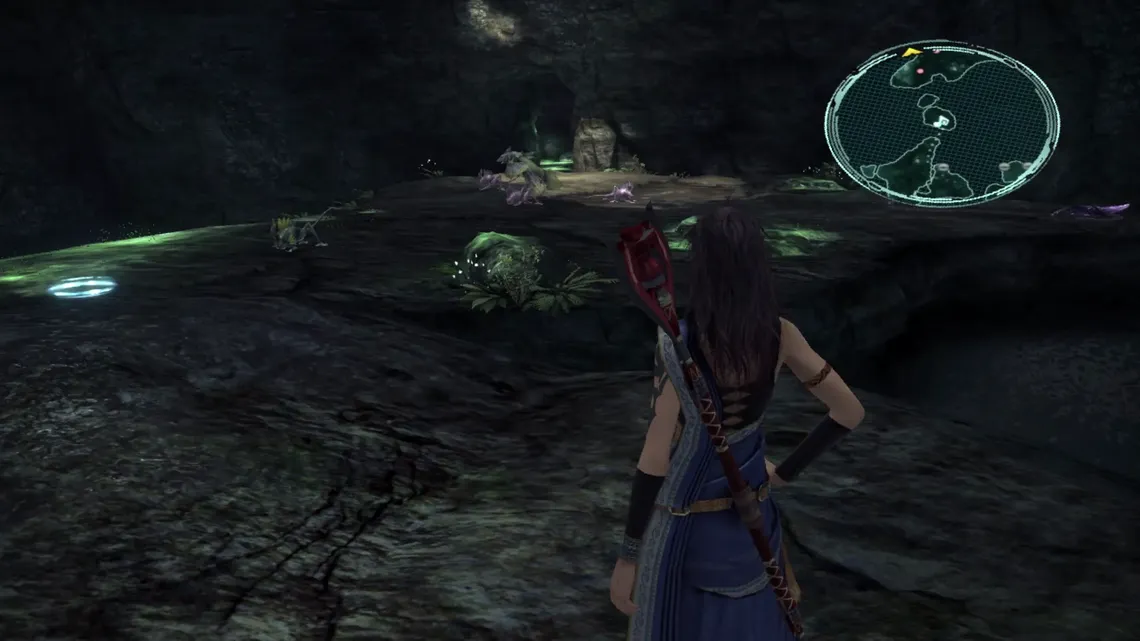The width and height of the screenshot is (1140, 641).
Task: Open the oval minimap
Action: 941,124
